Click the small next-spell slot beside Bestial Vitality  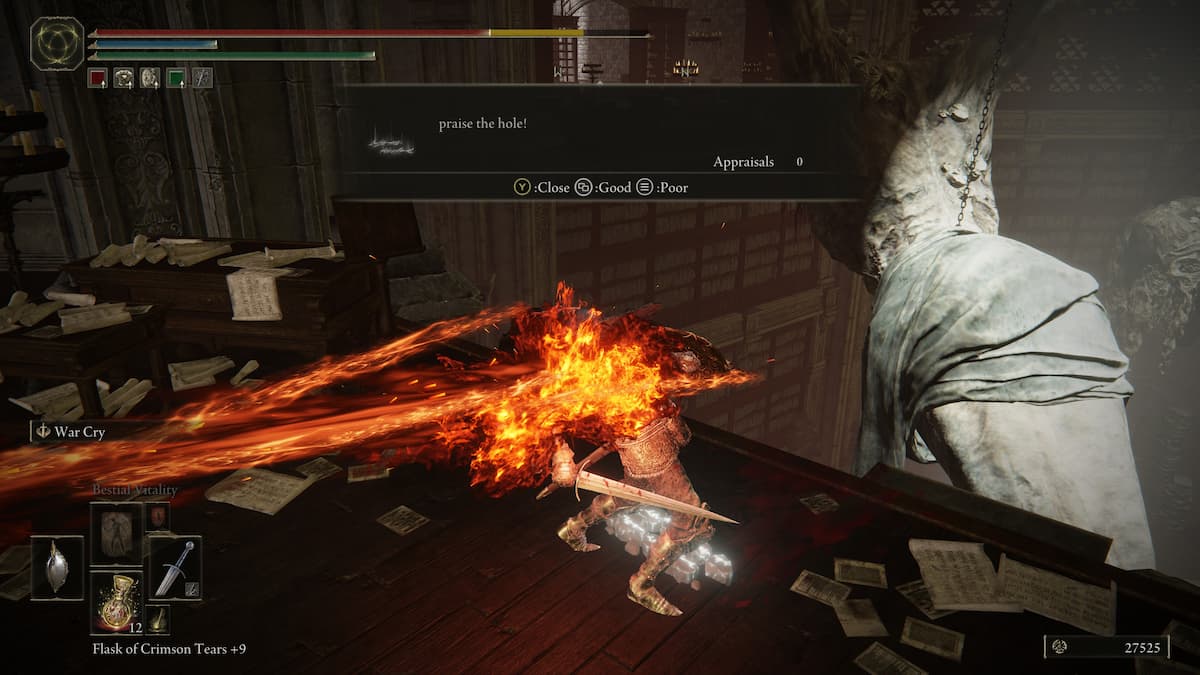click(x=158, y=516)
